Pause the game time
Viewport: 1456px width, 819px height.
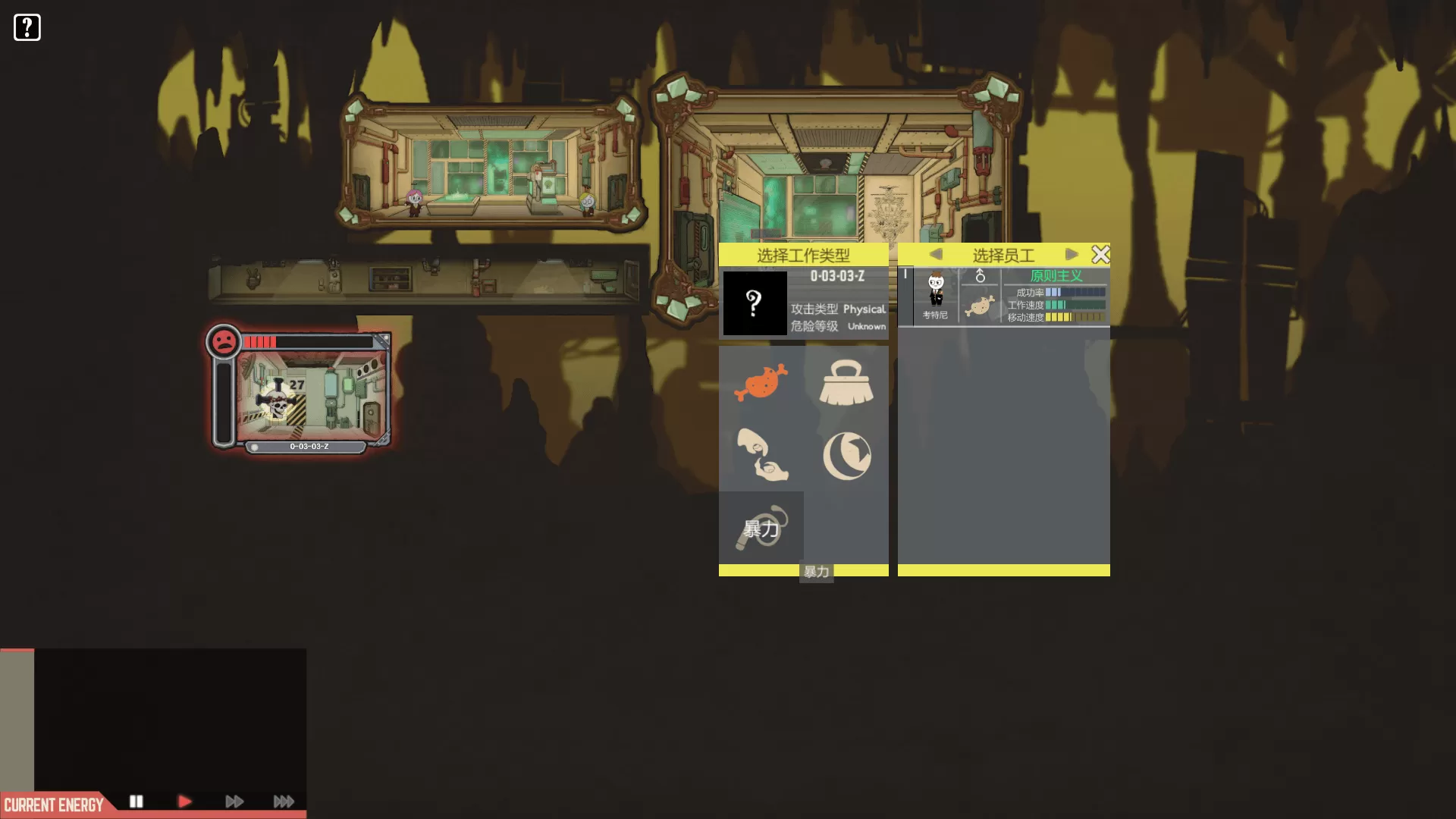[136, 802]
